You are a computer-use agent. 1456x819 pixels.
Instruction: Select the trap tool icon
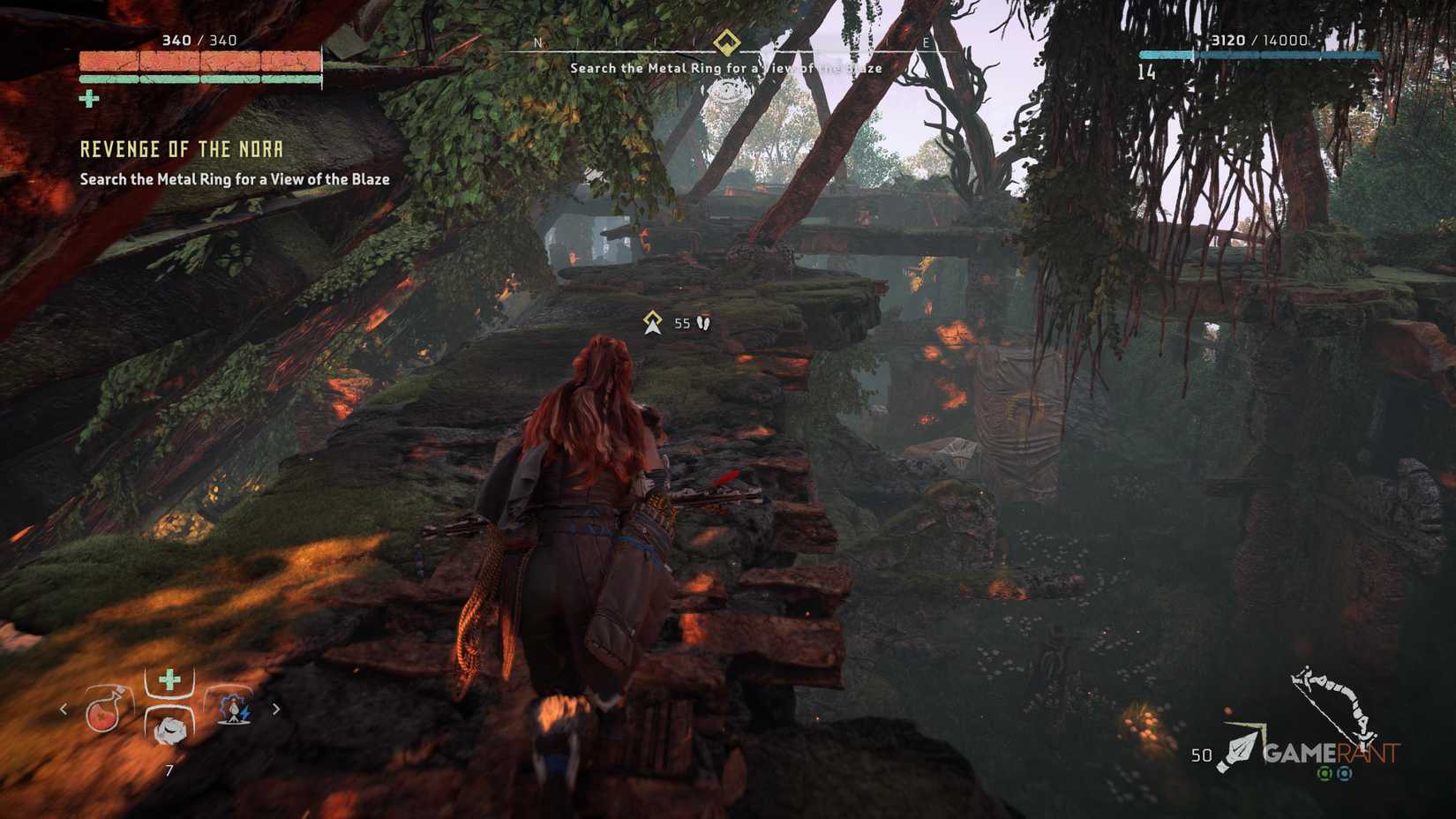click(234, 710)
